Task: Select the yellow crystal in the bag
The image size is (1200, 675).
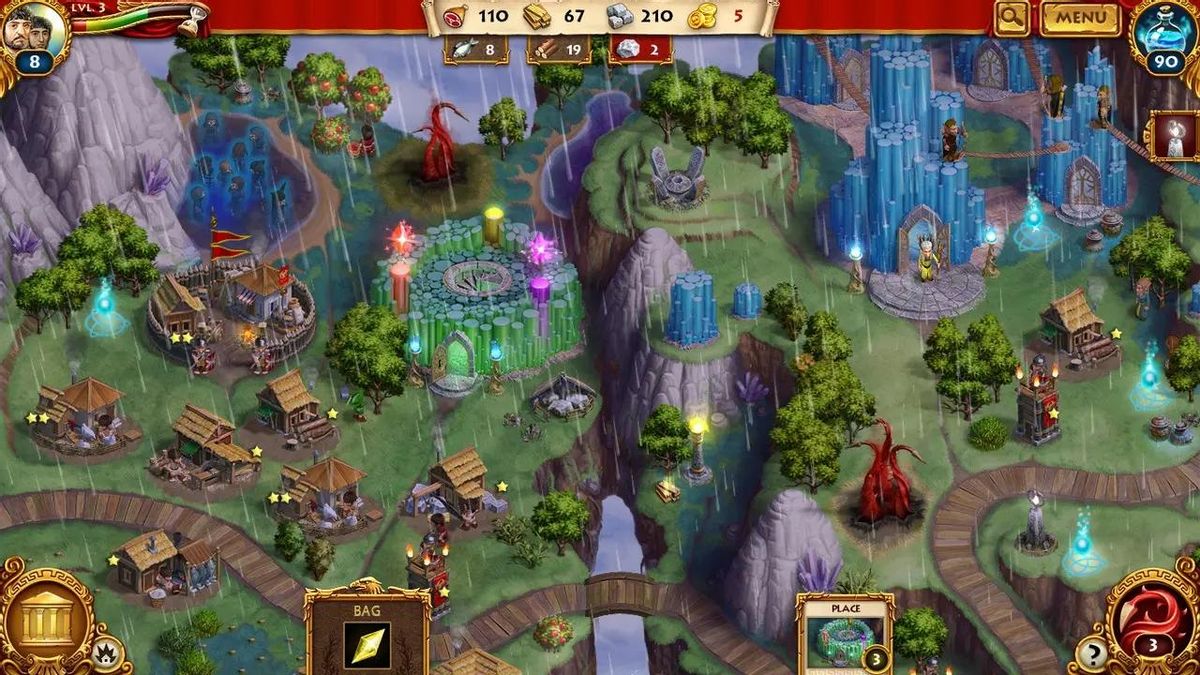Action: pos(367,645)
